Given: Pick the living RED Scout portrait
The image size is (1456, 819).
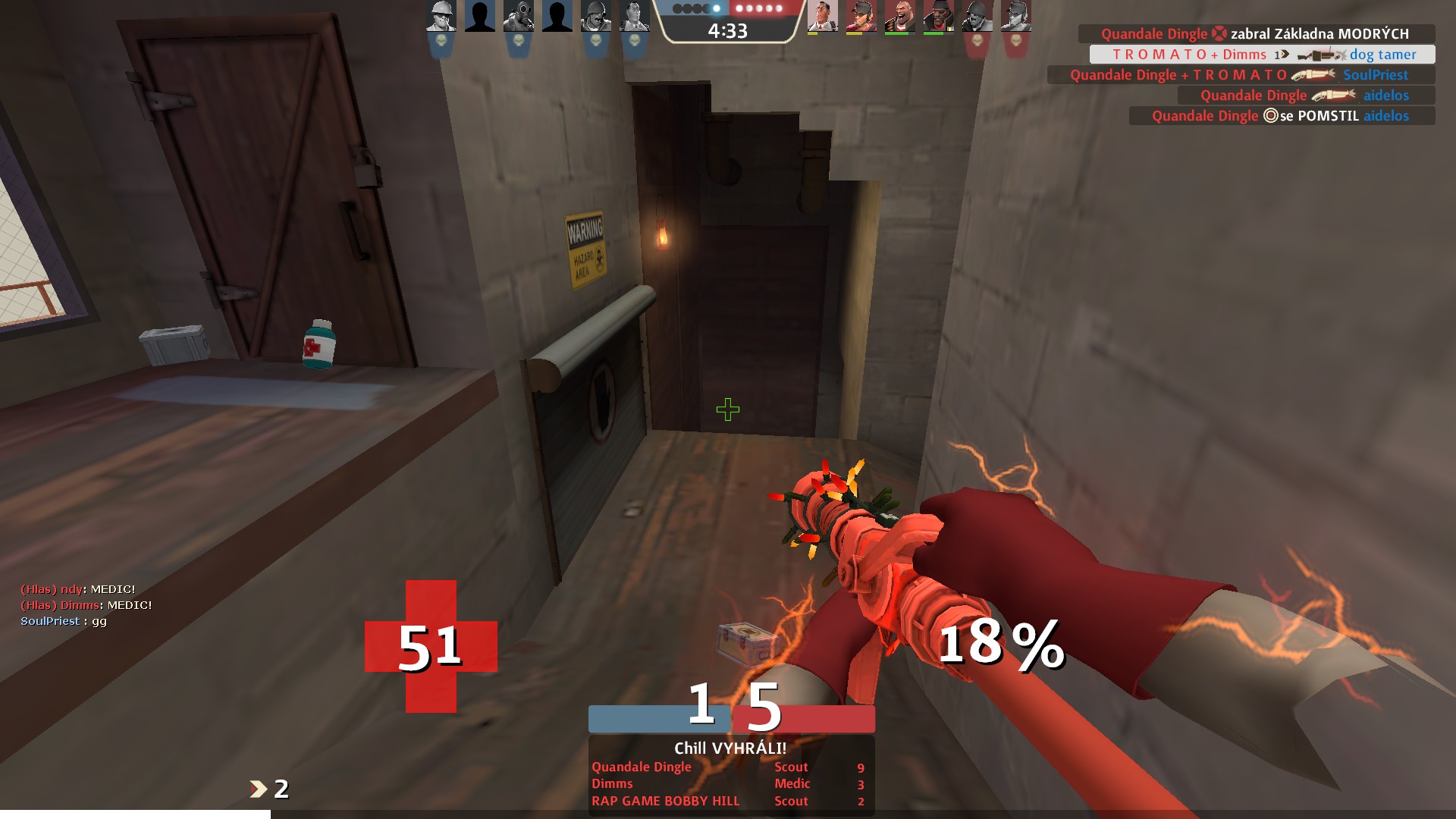Looking at the screenshot, I should coord(861,16).
